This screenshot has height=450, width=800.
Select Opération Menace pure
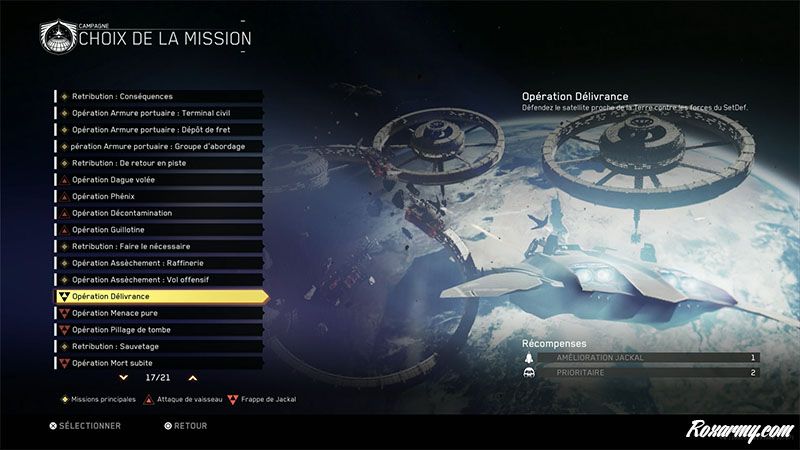[160, 313]
